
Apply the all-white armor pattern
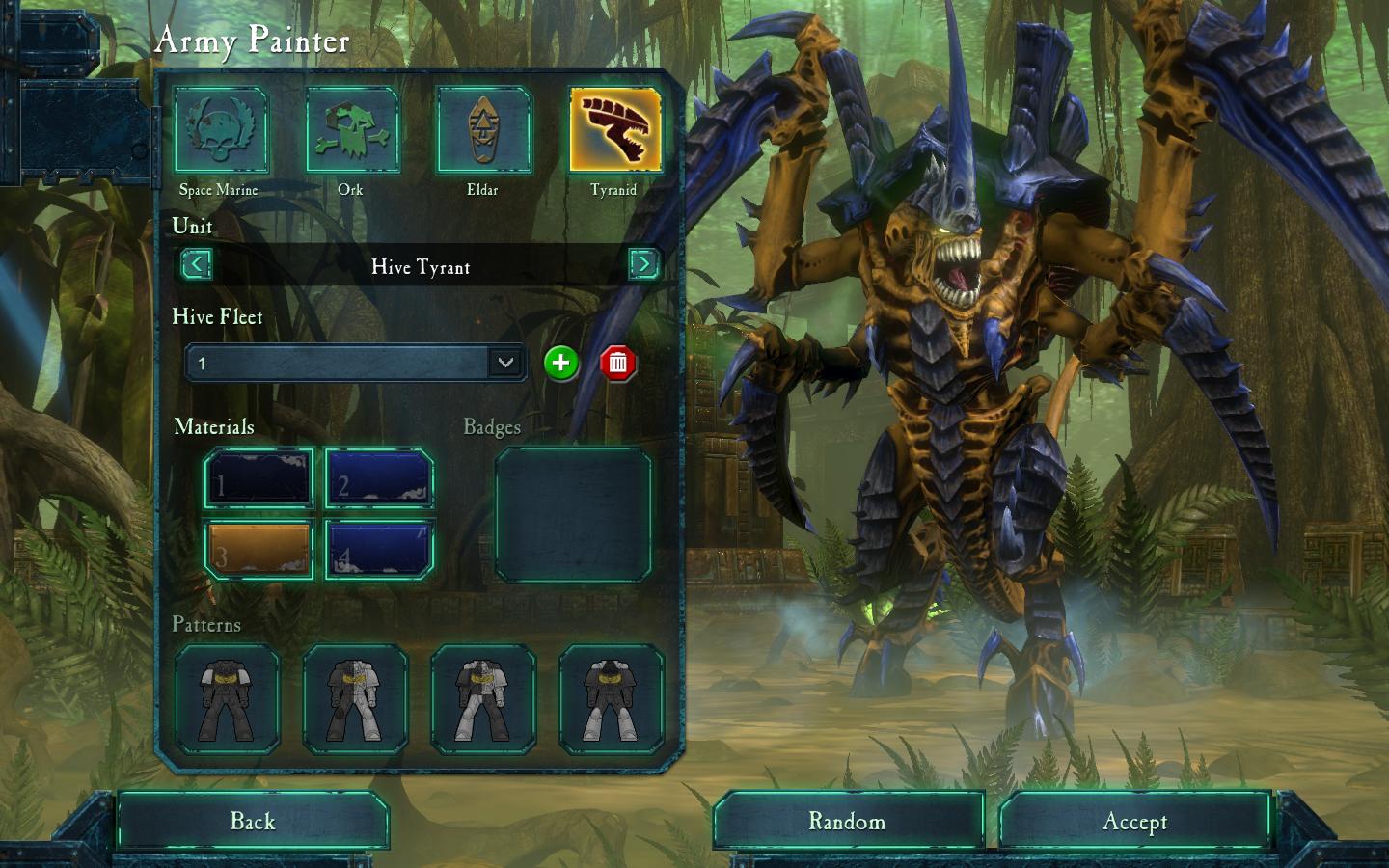[612, 699]
